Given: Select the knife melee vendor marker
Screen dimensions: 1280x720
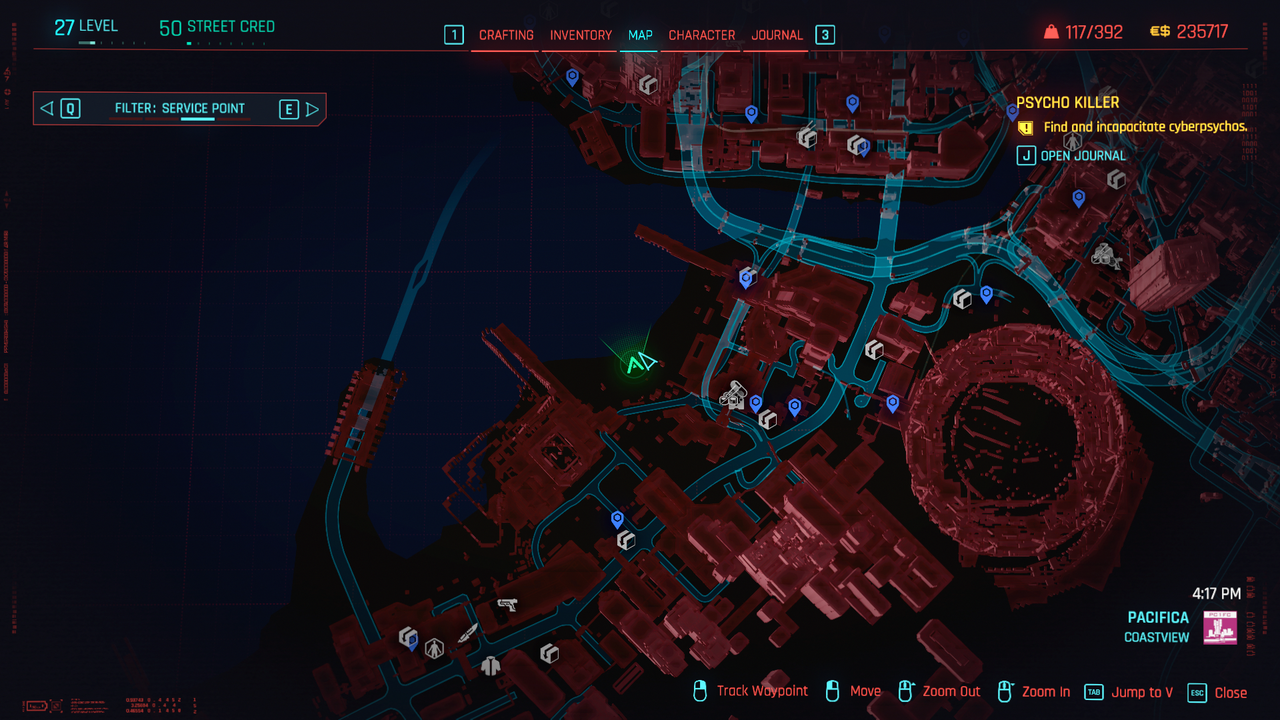Looking at the screenshot, I should pos(468,633).
